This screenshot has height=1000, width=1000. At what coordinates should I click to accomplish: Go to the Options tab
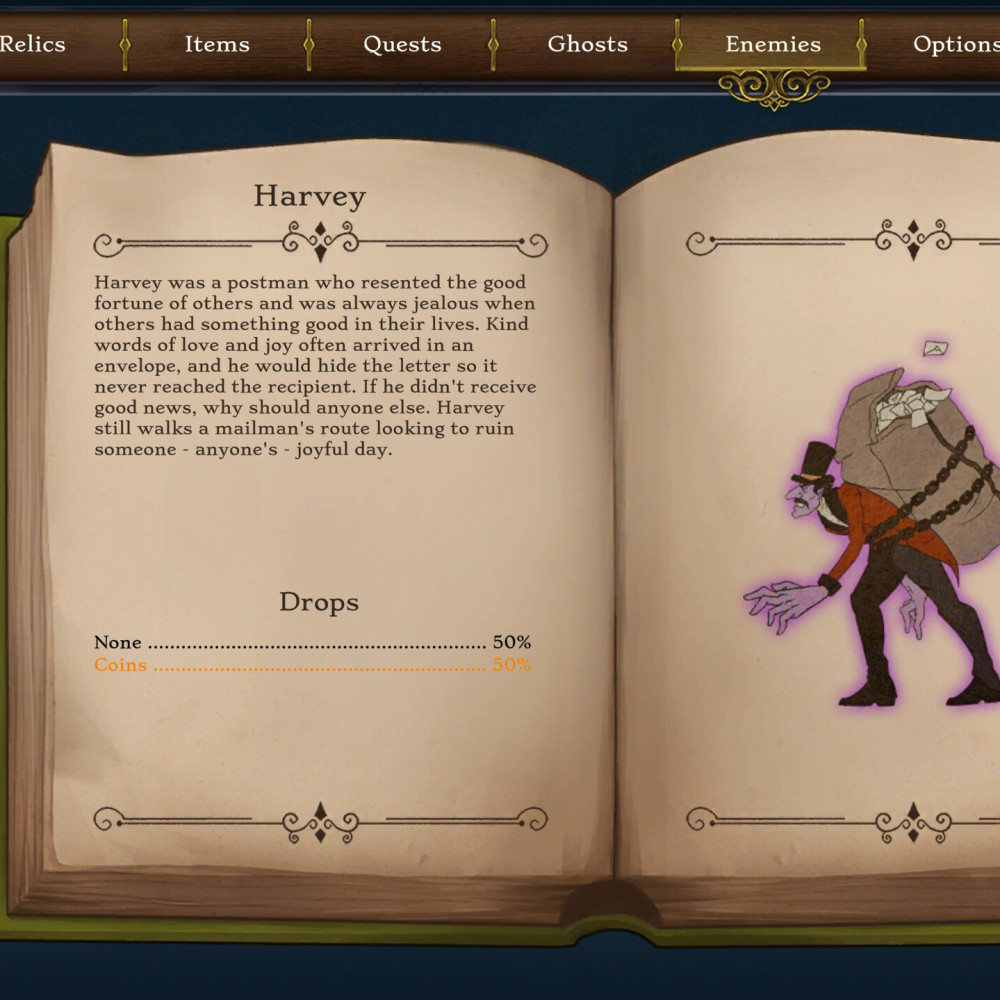click(x=955, y=44)
